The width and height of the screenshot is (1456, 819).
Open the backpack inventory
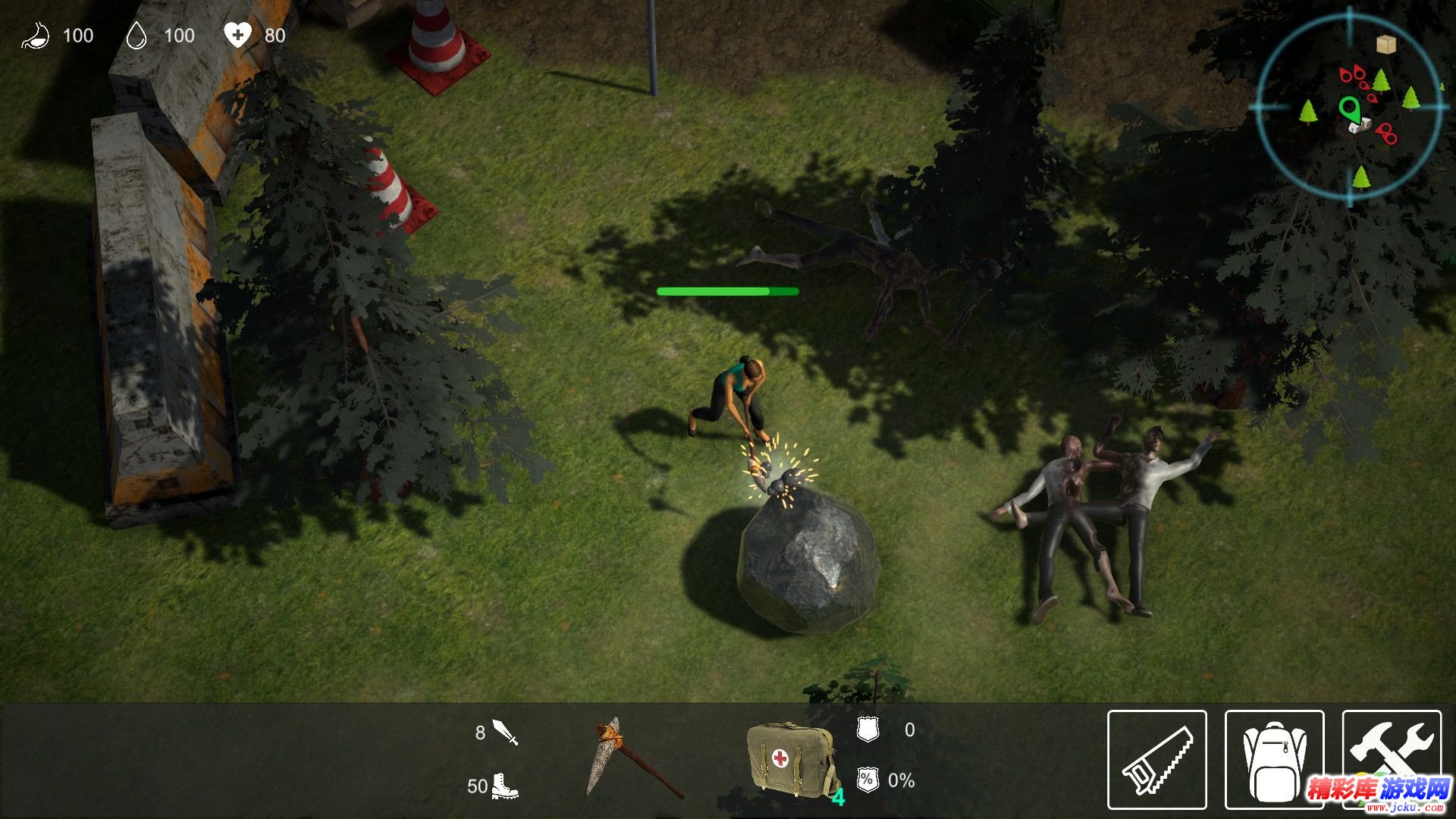pos(1274,759)
